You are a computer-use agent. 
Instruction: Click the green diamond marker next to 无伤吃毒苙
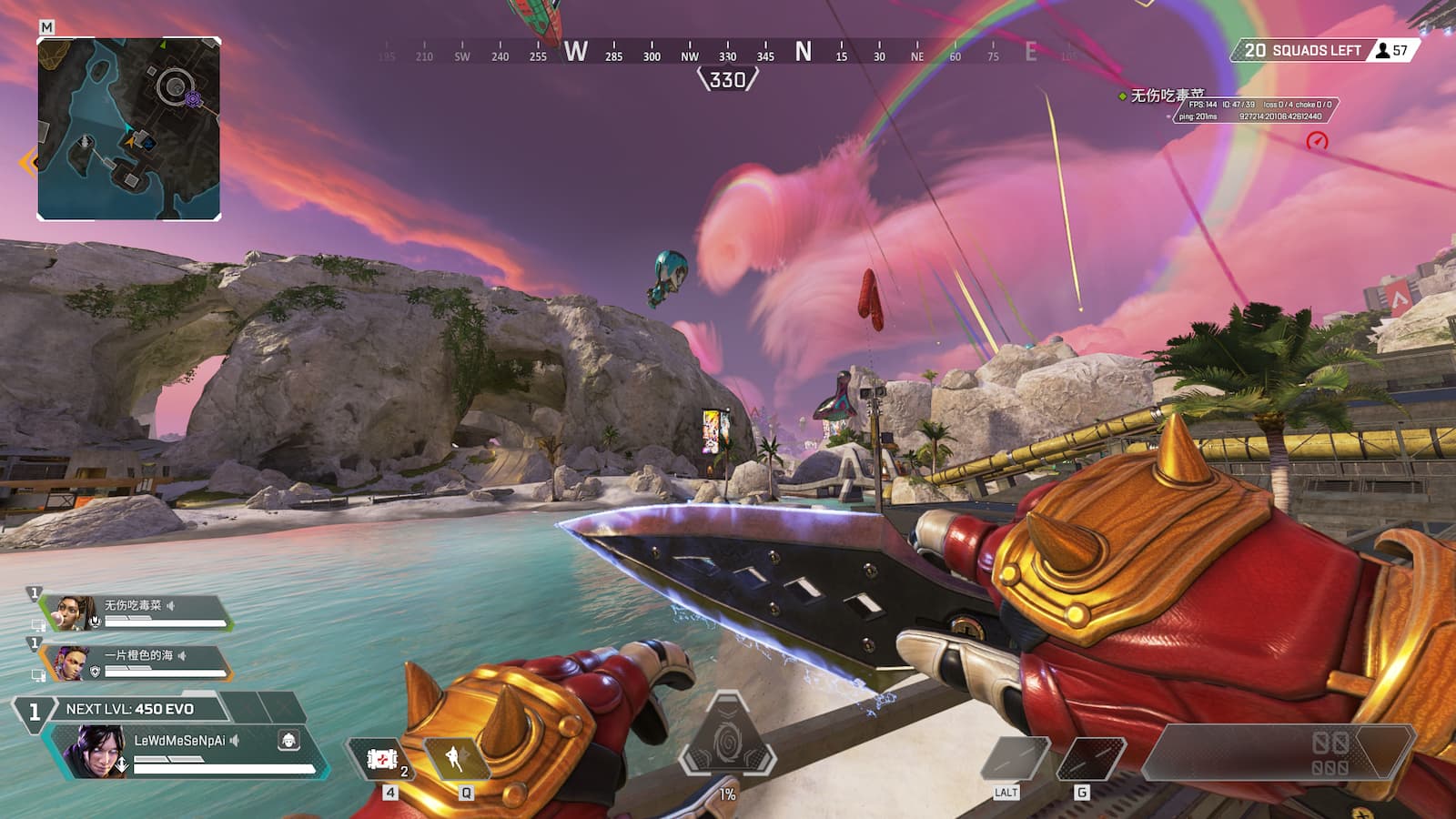(1122, 95)
